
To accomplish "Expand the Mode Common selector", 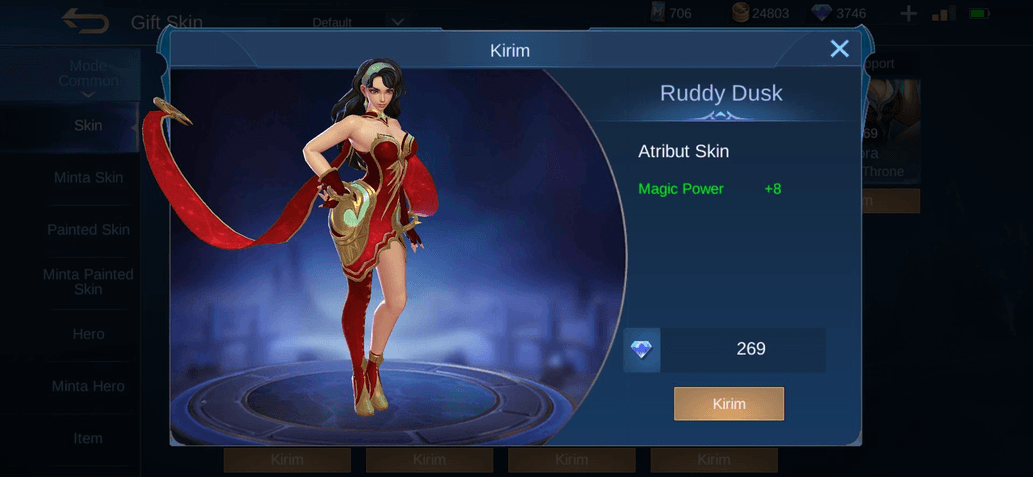I will pos(88,78).
